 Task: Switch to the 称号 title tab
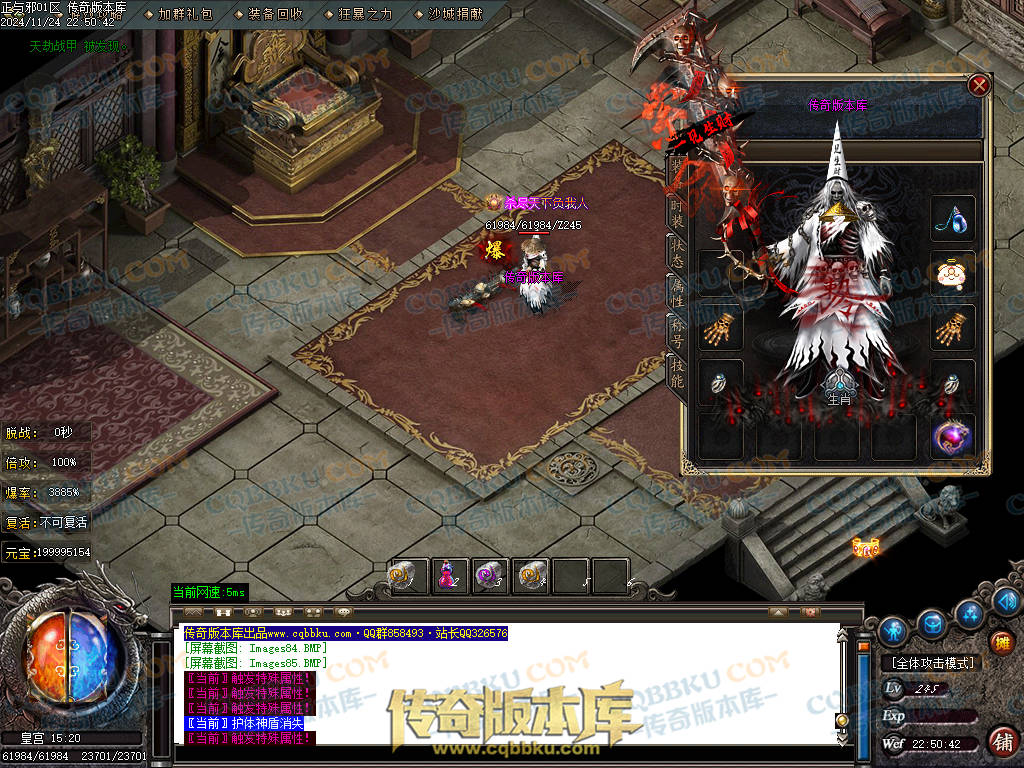[677, 331]
